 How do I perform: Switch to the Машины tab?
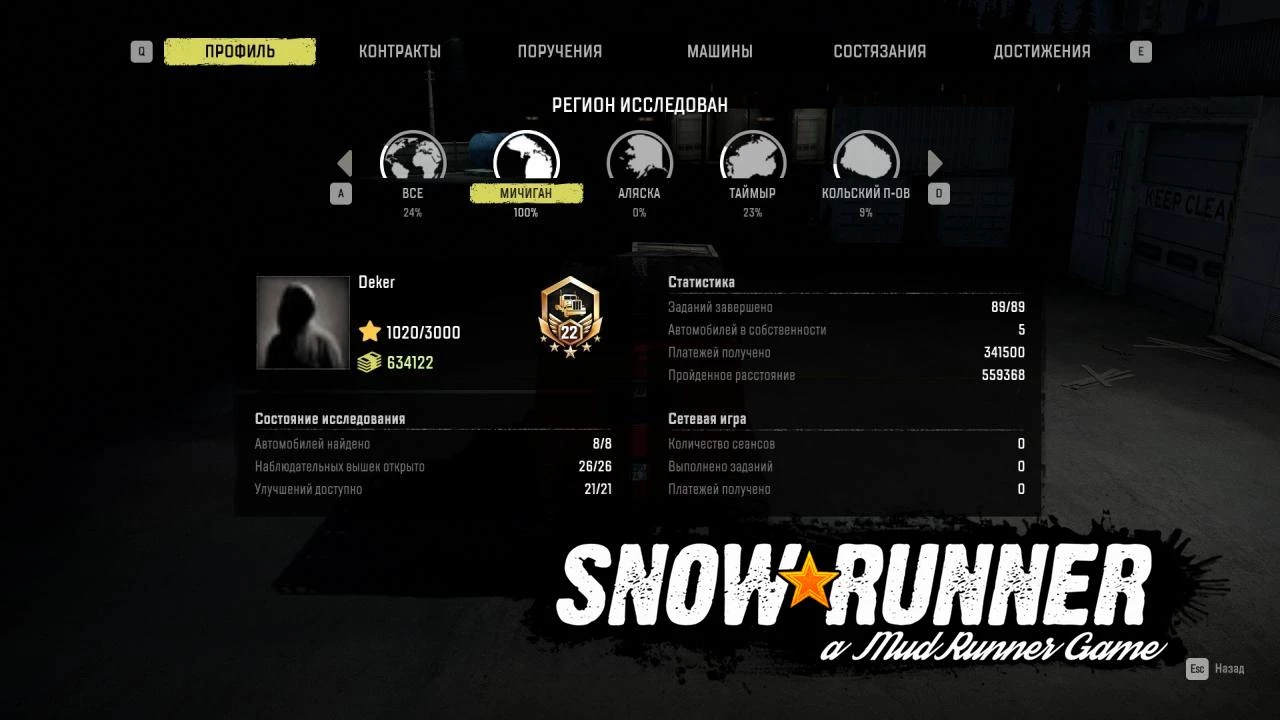click(722, 51)
